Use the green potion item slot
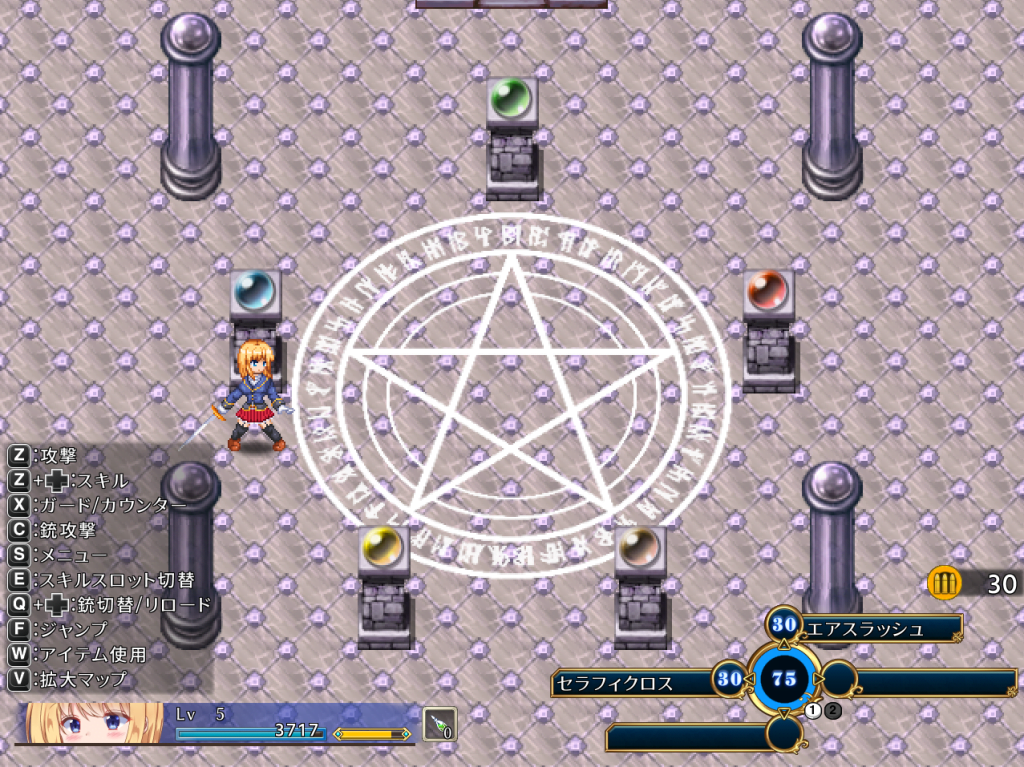Image resolution: width=1024 pixels, height=767 pixels. [439, 723]
